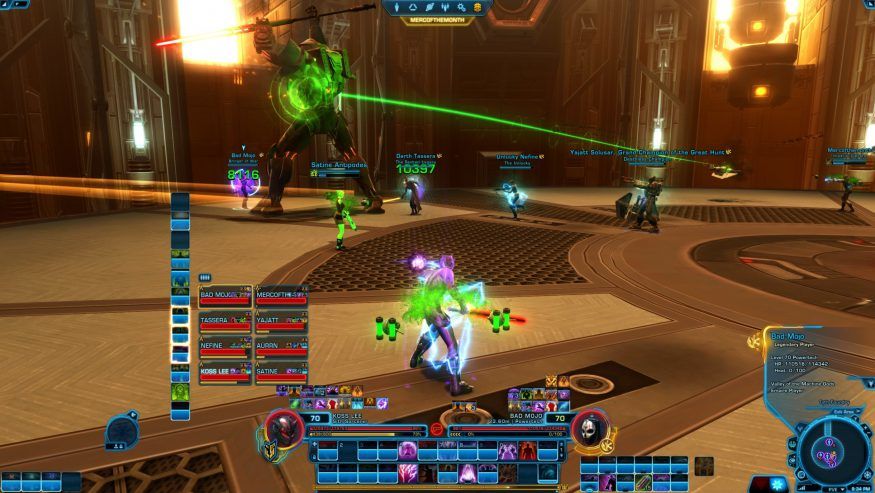Viewport: 875px width, 493px height.
Task: Select Satine's raid frame
Action: tap(281, 374)
